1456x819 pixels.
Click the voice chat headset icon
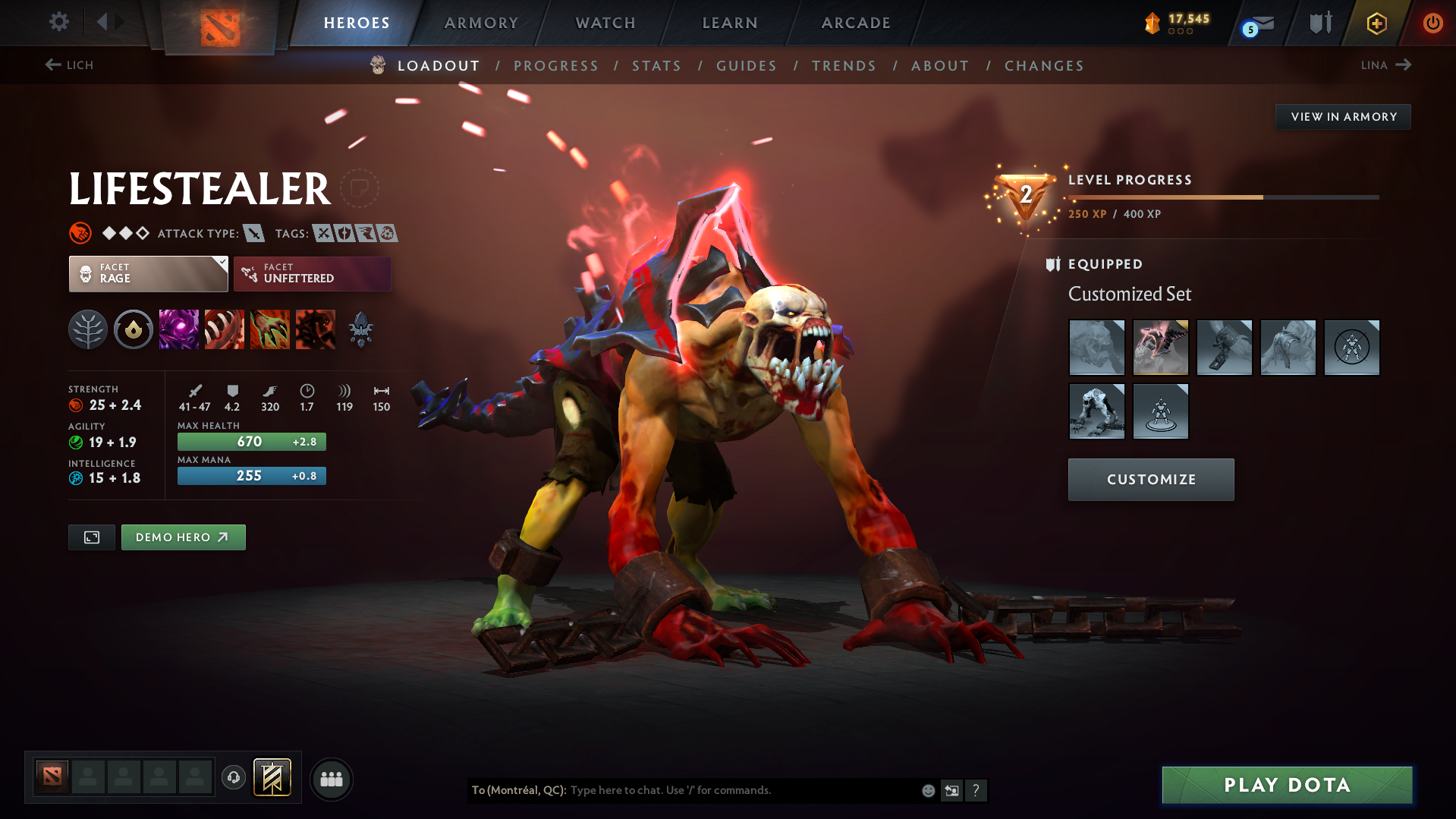(233, 778)
